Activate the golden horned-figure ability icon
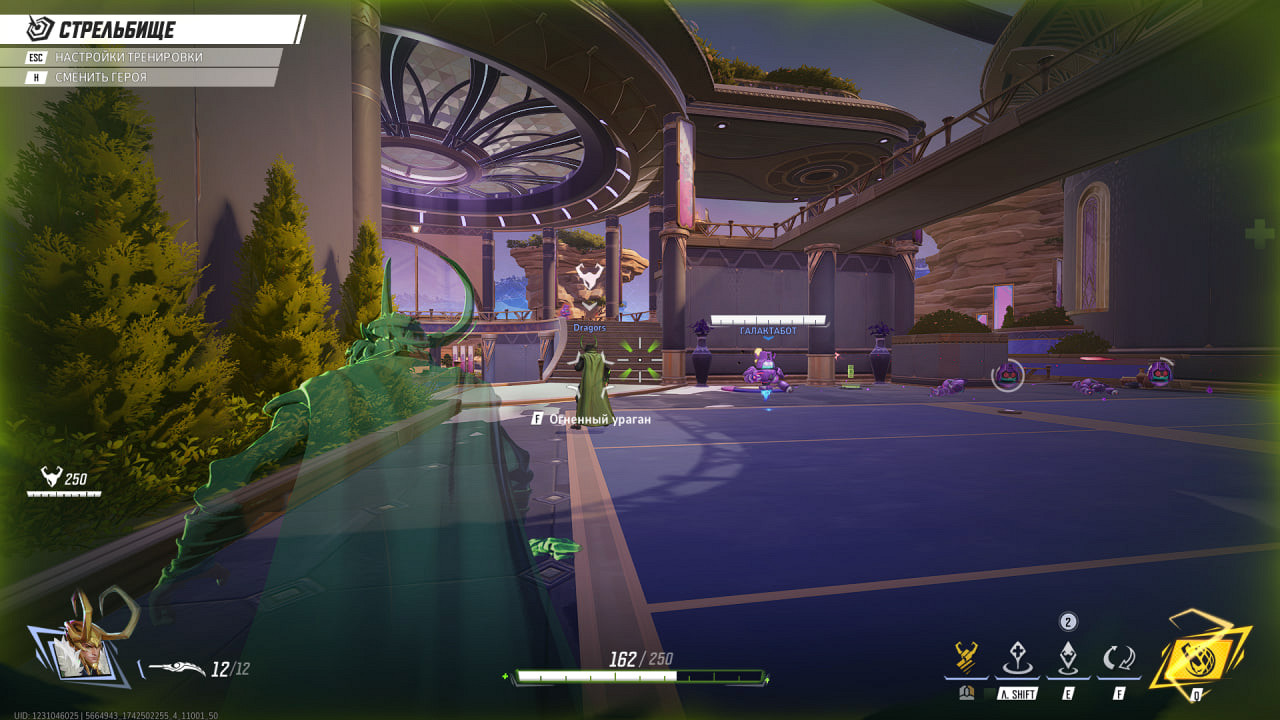The image size is (1280, 720). pos(965,658)
